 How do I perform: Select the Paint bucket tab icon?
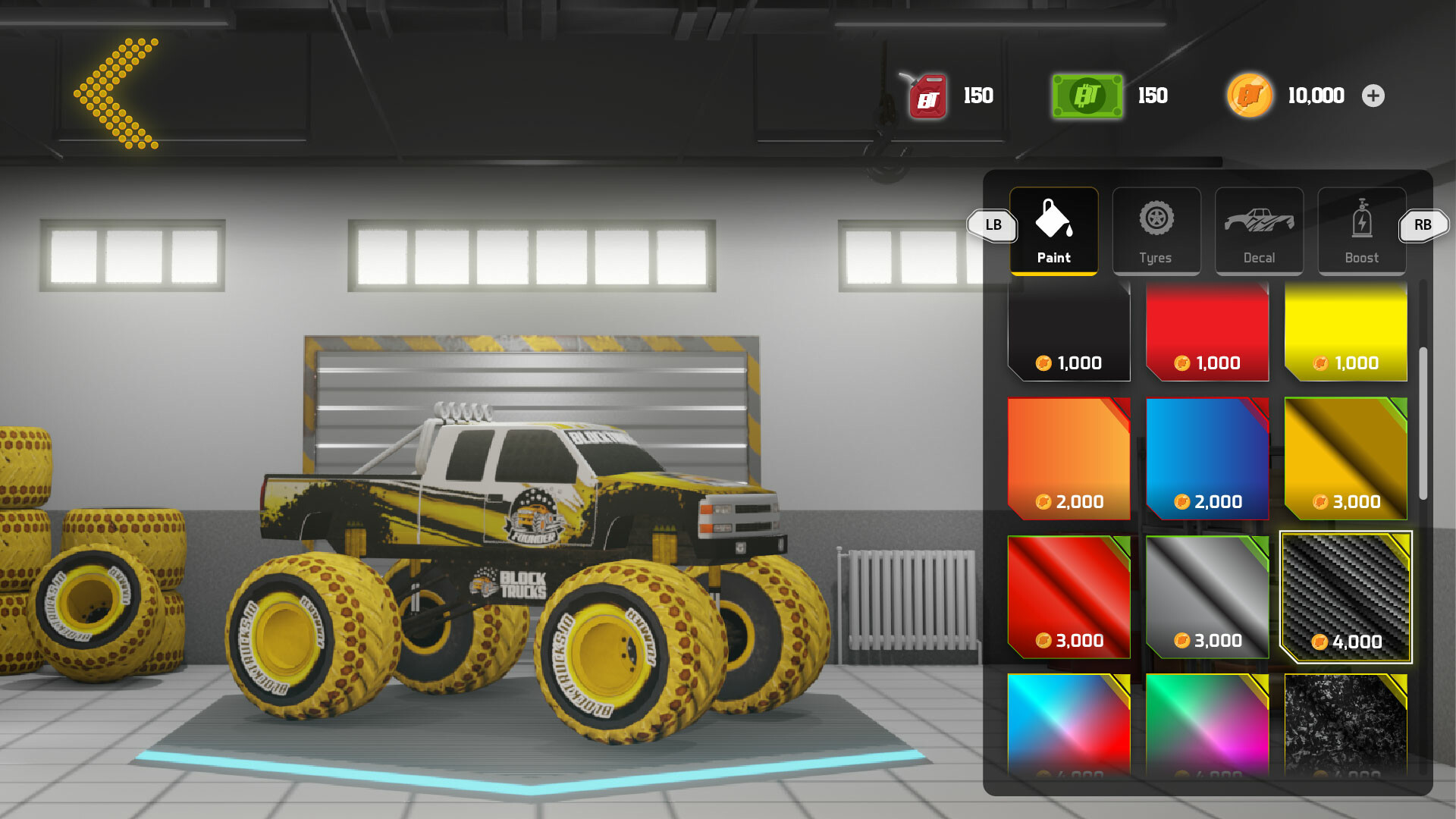tap(1053, 224)
